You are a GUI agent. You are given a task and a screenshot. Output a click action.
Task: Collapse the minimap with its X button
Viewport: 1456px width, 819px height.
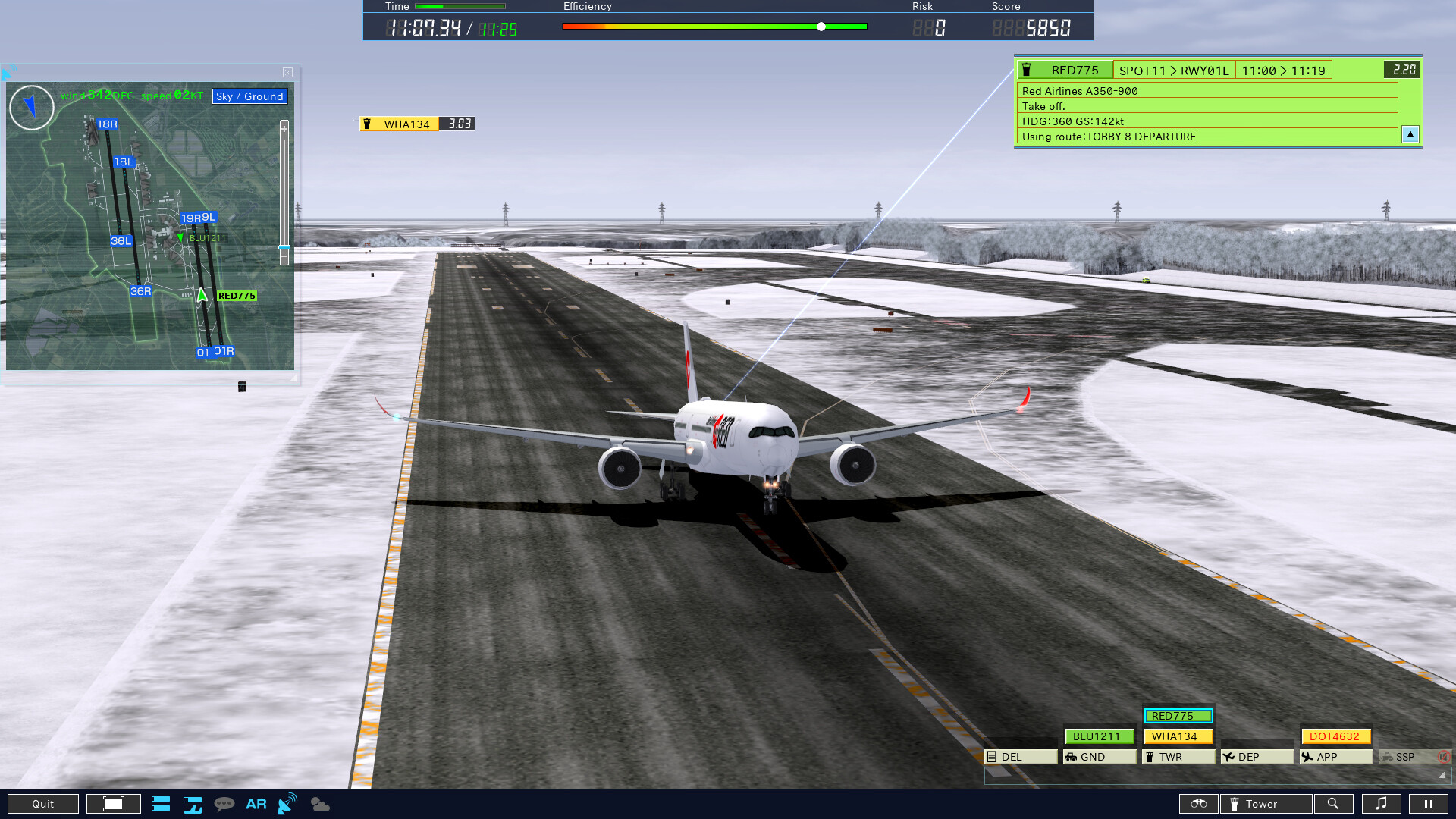(287, 72)
